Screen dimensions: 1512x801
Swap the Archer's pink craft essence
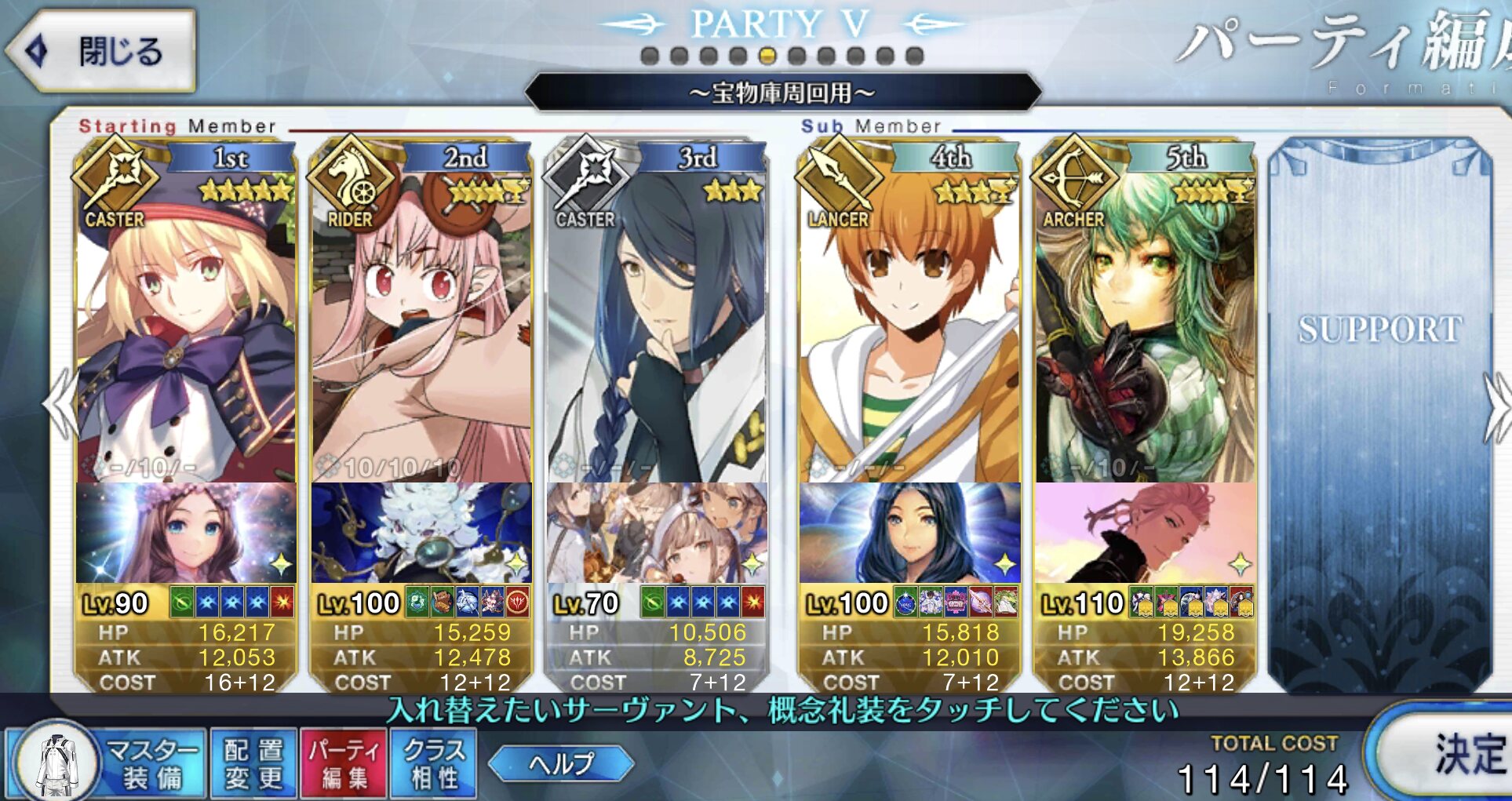click(1145, 533)
